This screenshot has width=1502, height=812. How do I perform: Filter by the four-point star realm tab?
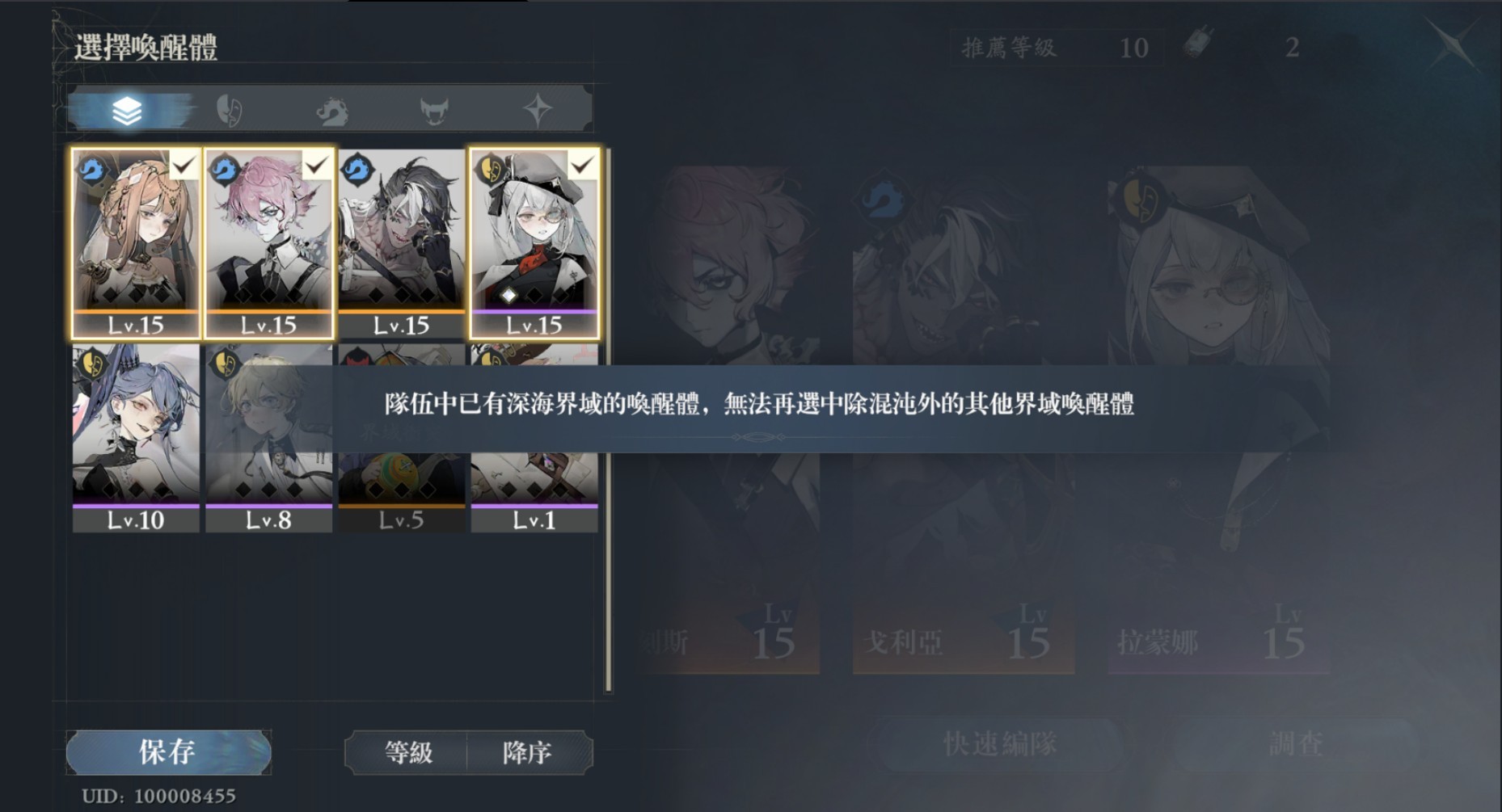coord(538,110)
